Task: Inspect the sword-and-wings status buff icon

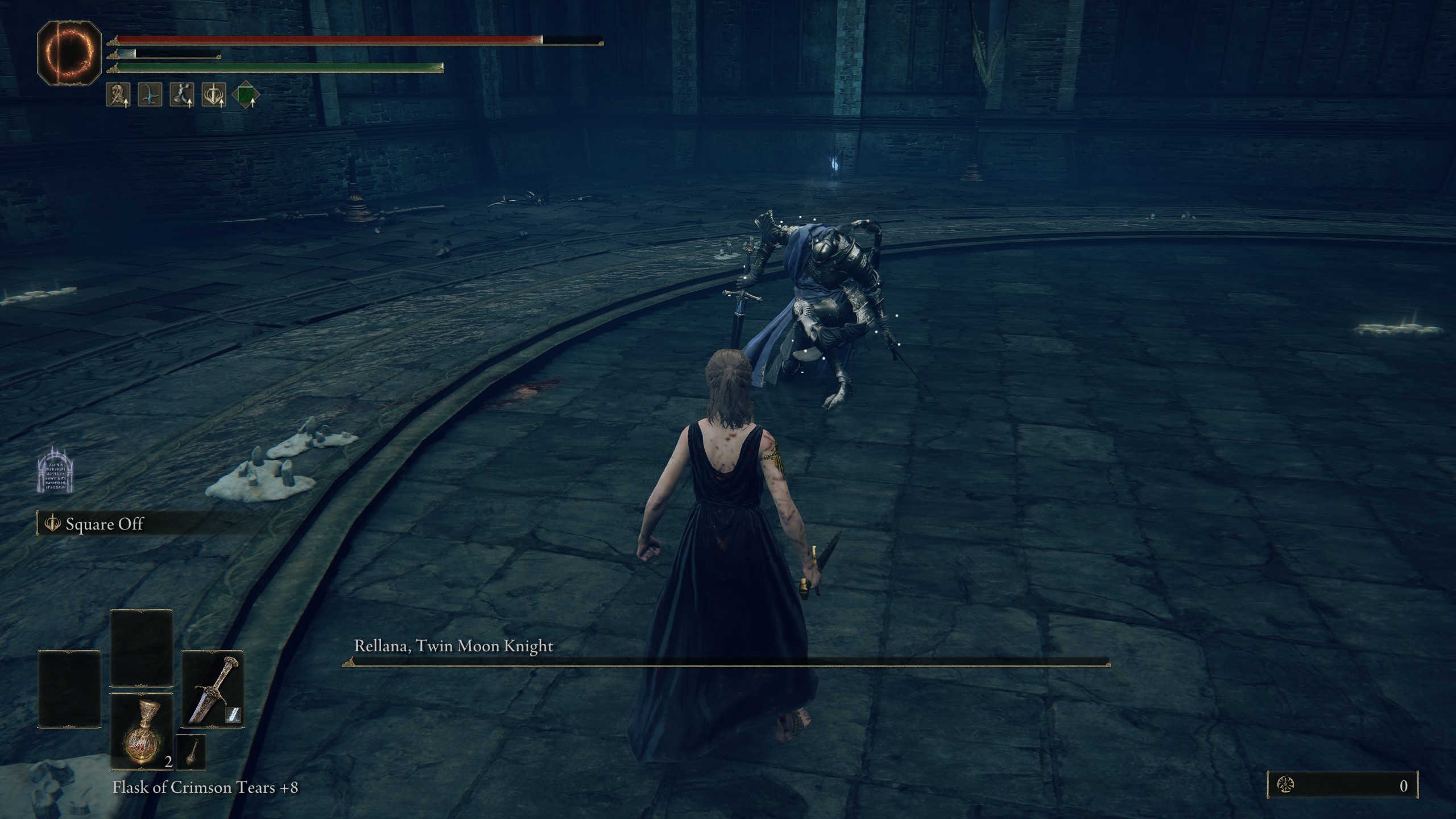Action: coord(214,94)
